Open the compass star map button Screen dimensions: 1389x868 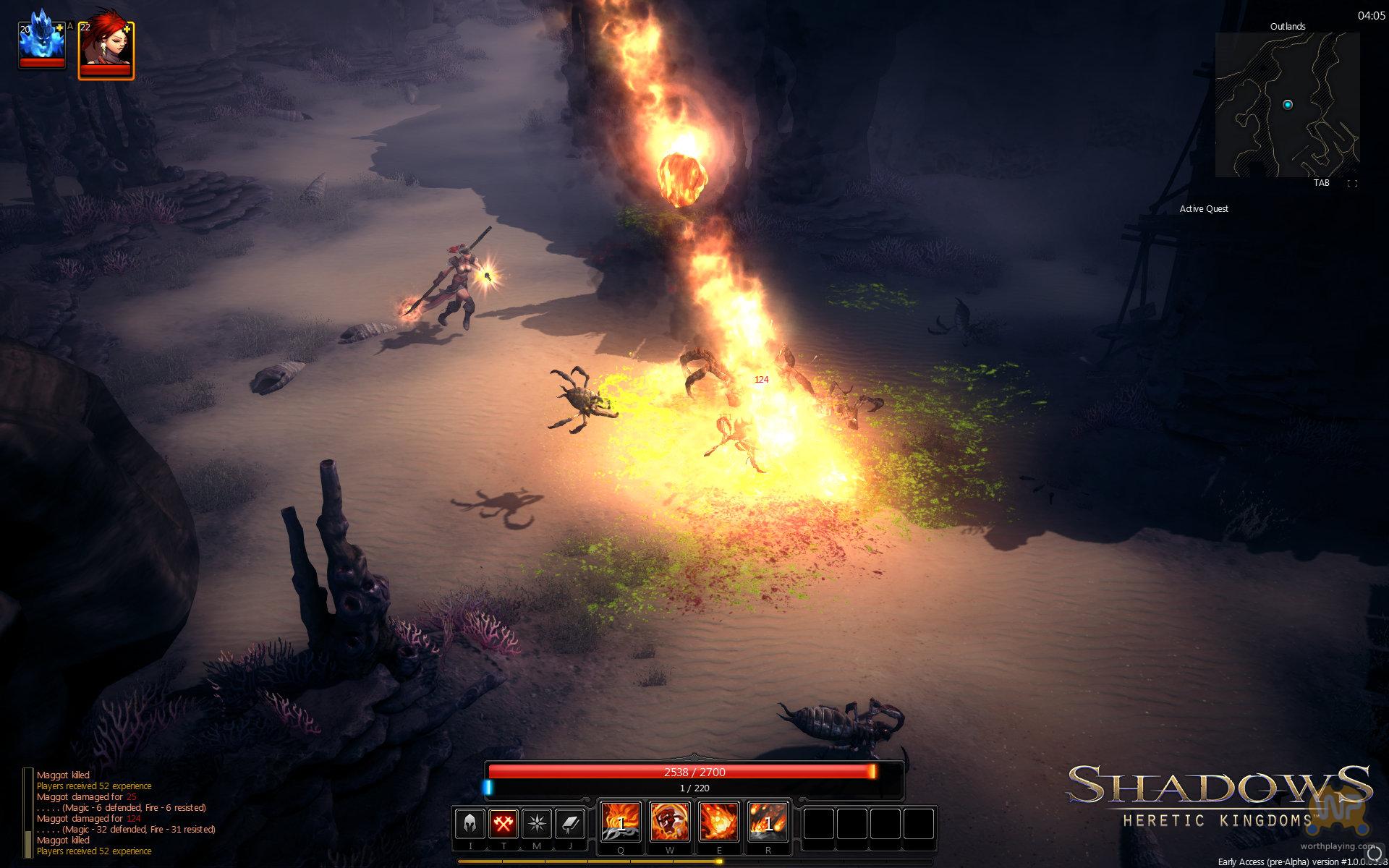click(x=537, y=824)
